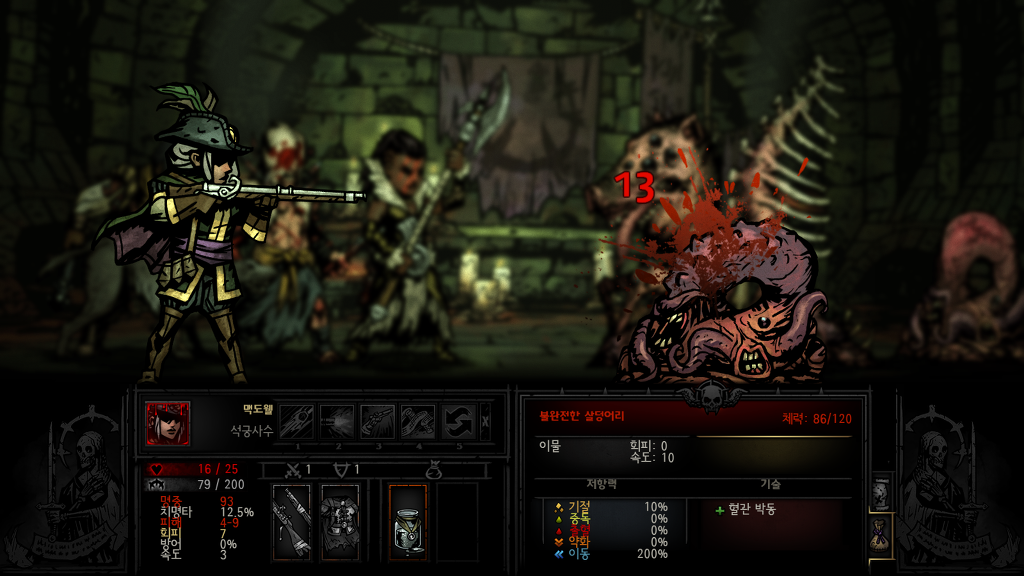Click the swap position arrows skill

click(x=459, y=422)
